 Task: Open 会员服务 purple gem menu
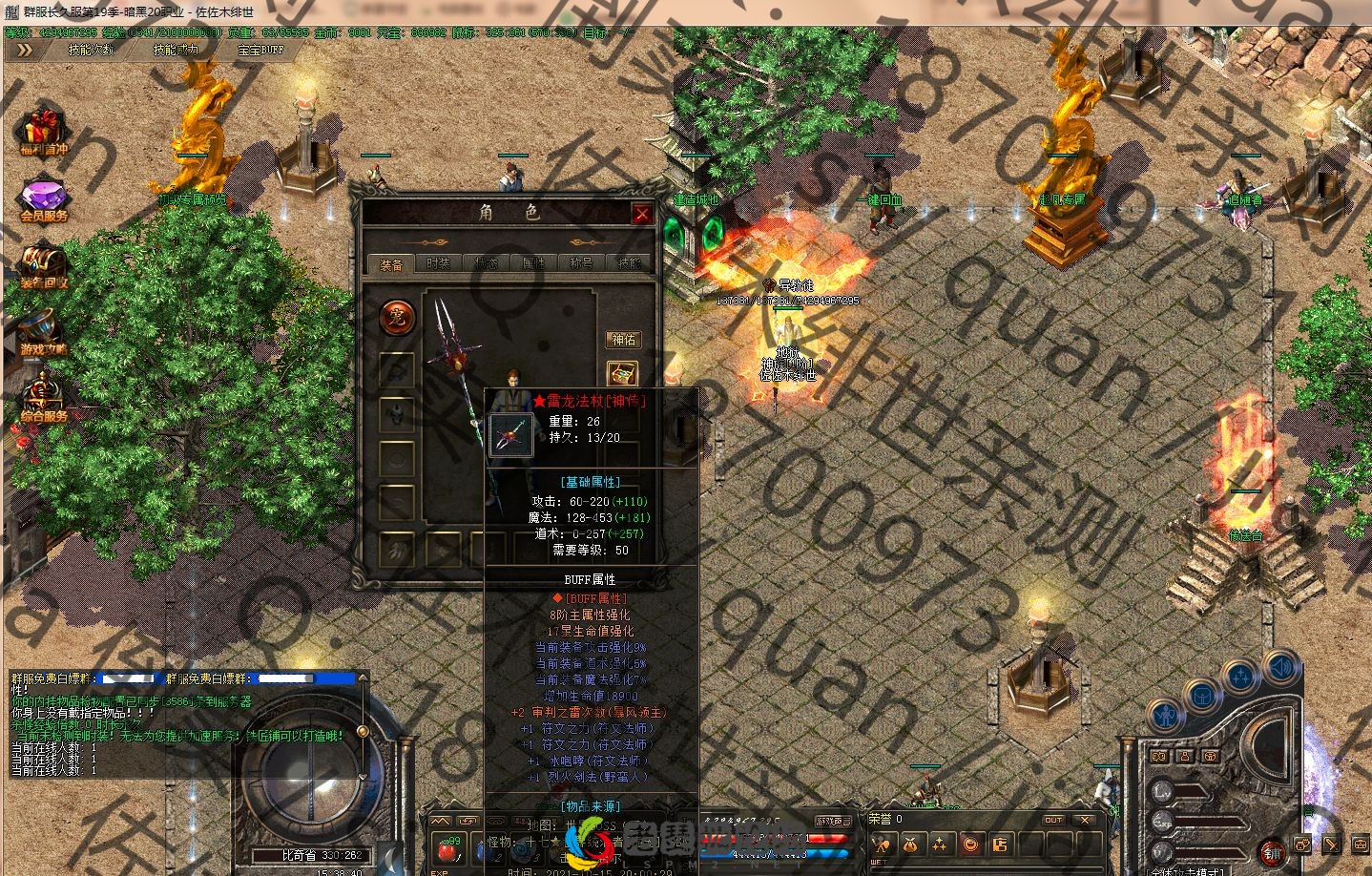tap(44, 199)
